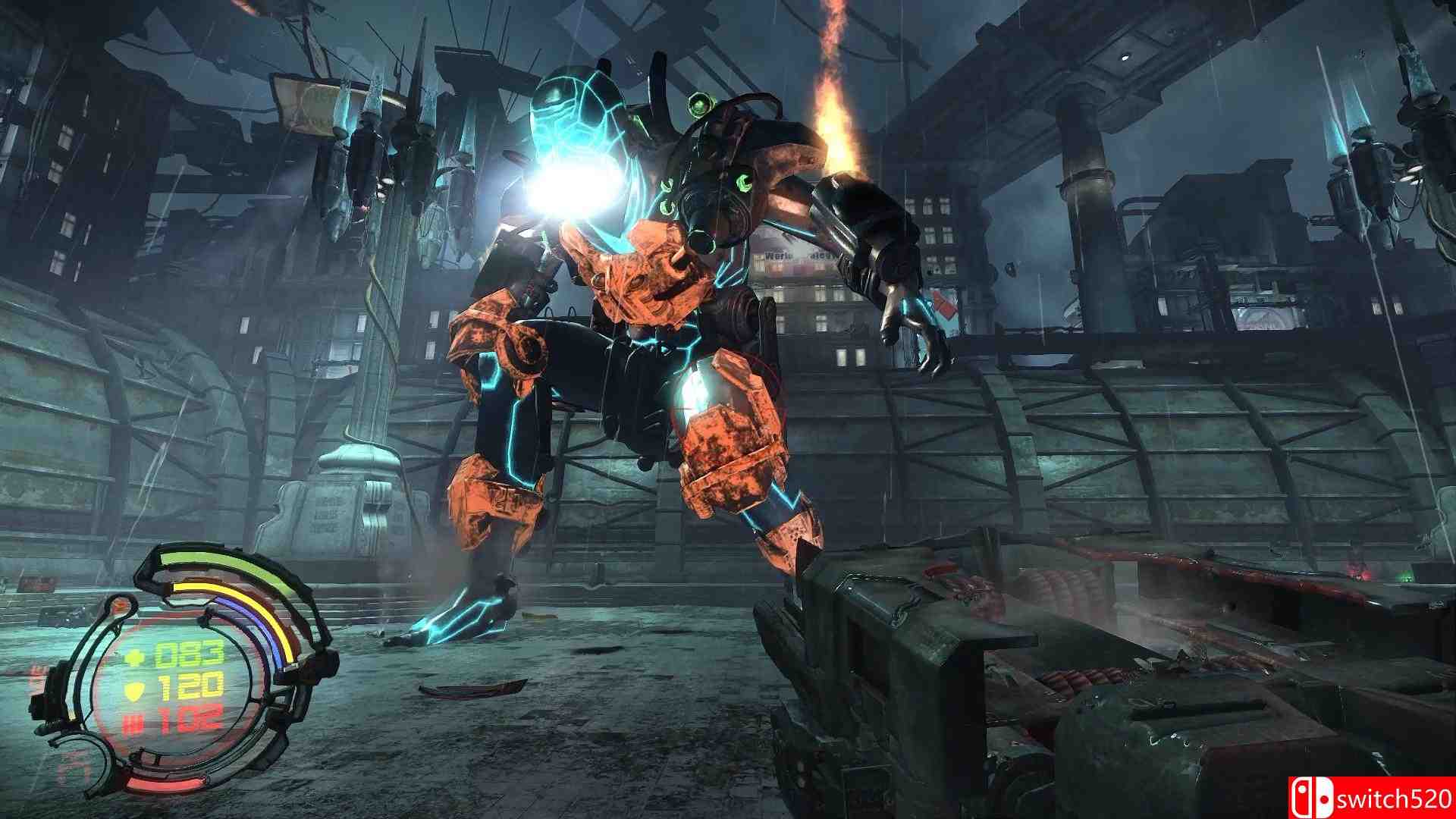
Task: Click the health cross icon on the HUD
Action: coord(134,656)
